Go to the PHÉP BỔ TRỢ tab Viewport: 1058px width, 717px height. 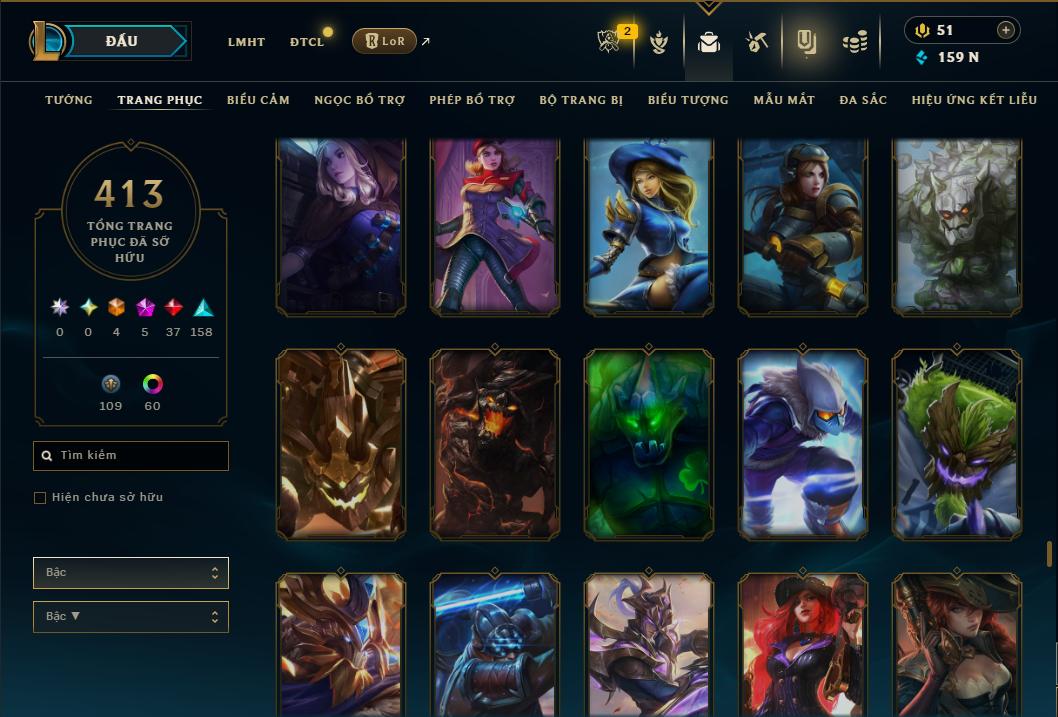pos(472,100)
